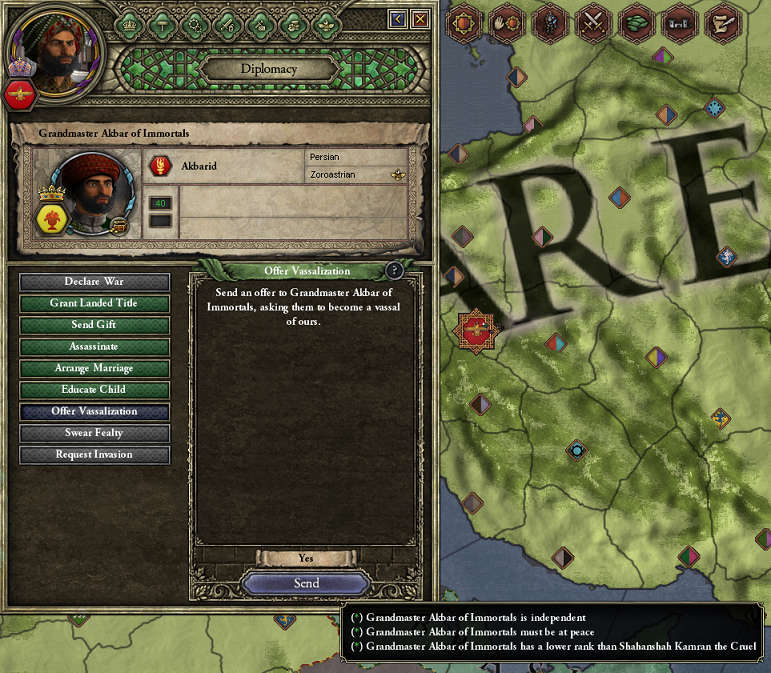Open the question mark help icon
Viewport: 771px width, 673px height.
(x=395, y=270)
